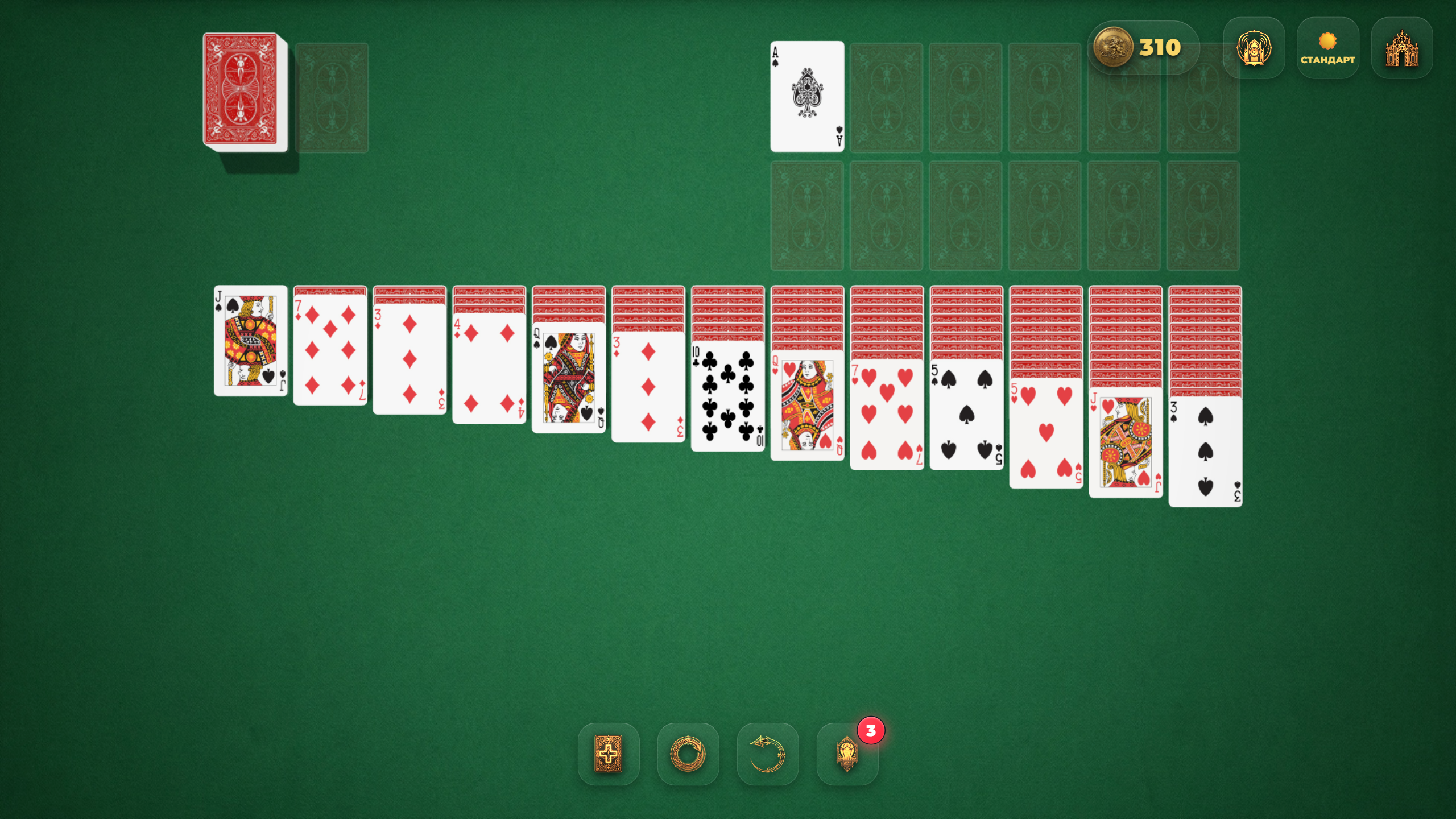1456x819 pixels.
Task: Use a hint via the golden lamp icon
Action: [847, 755]
